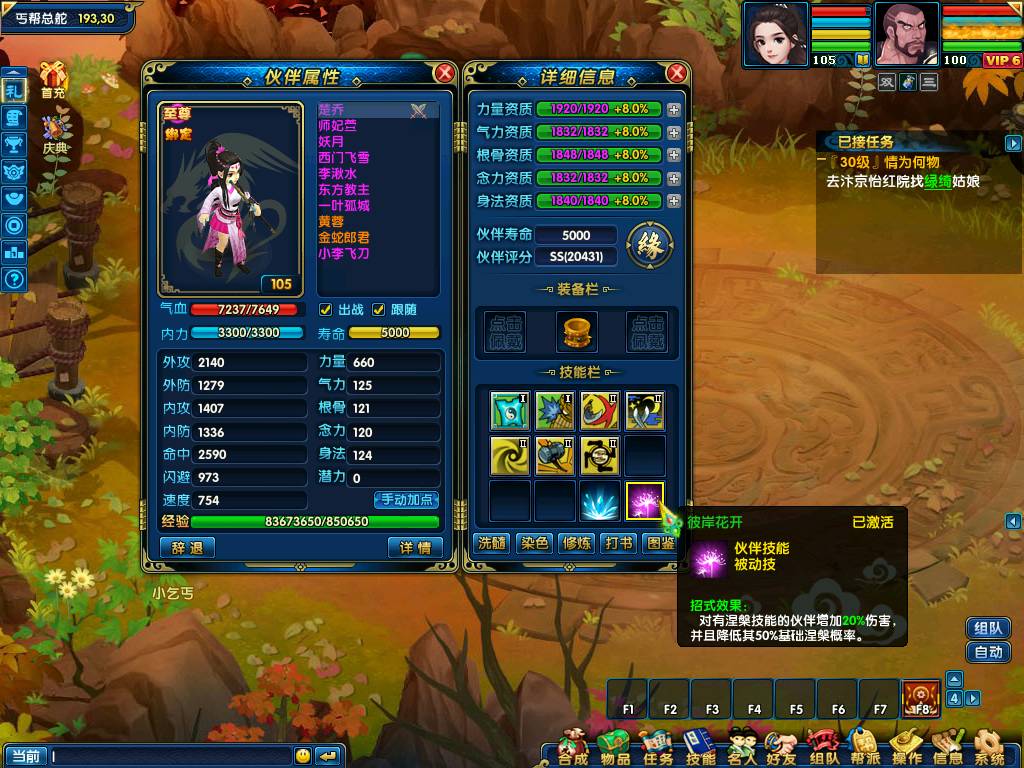Viewport: 1024px width, 768px height.
Task: Open the 图鉴 compendium
Action: (x=661, y=543)
